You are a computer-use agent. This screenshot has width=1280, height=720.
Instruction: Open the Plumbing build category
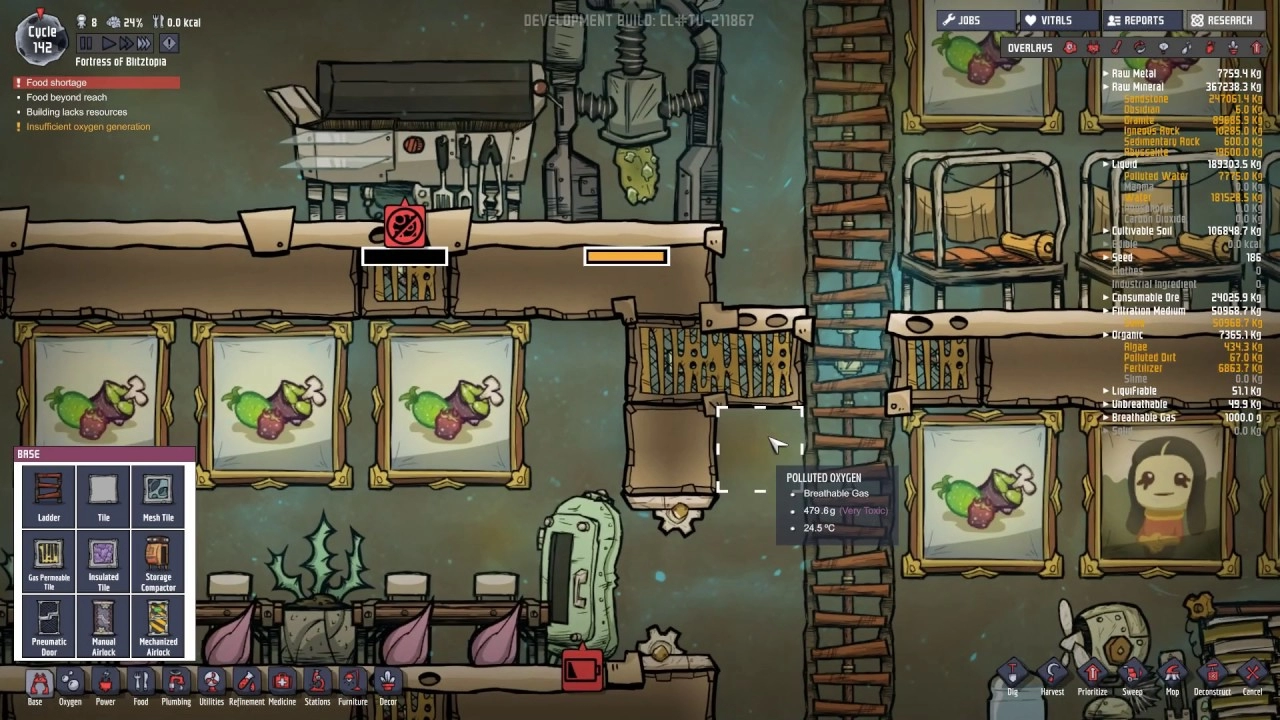tap(176, 687)
